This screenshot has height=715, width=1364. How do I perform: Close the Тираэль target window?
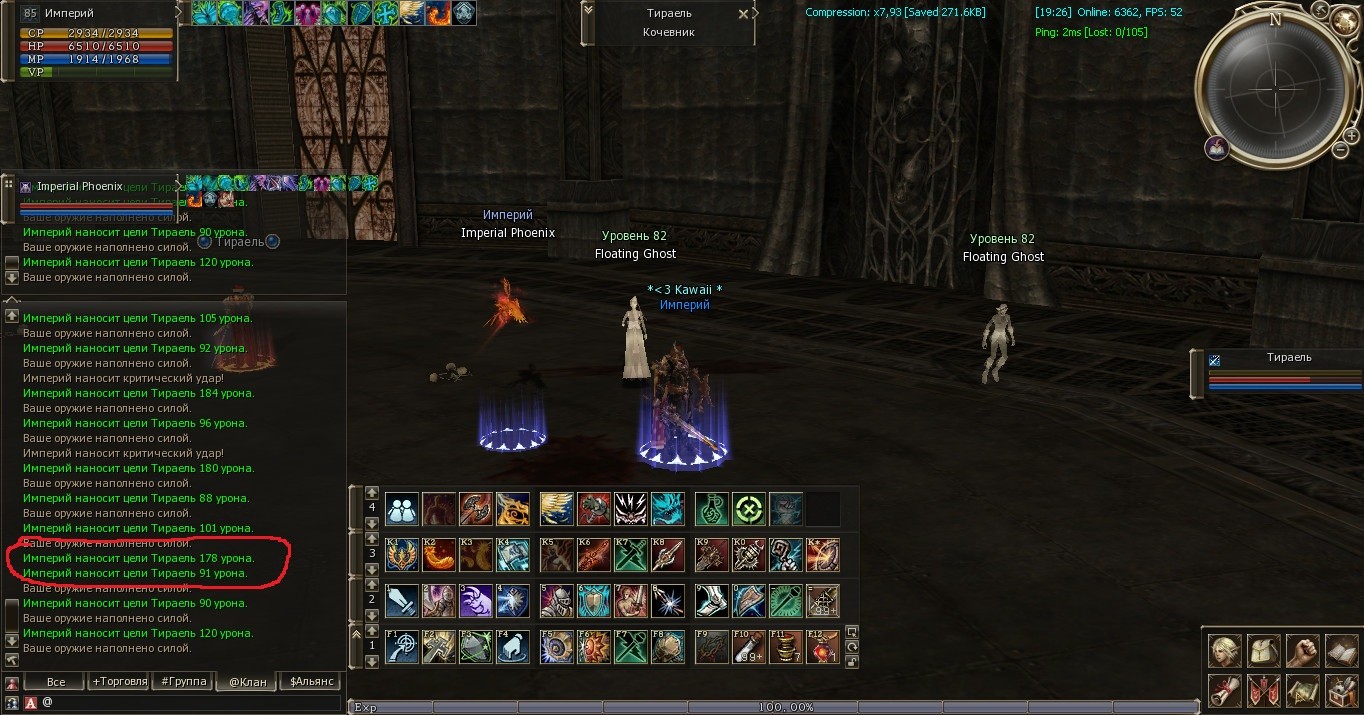coord(742,14)
